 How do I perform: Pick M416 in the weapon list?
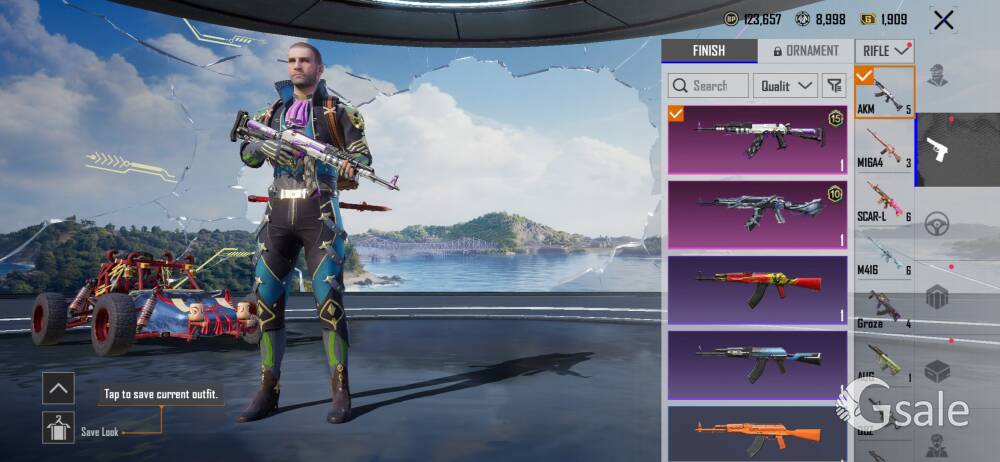[884, 255]
